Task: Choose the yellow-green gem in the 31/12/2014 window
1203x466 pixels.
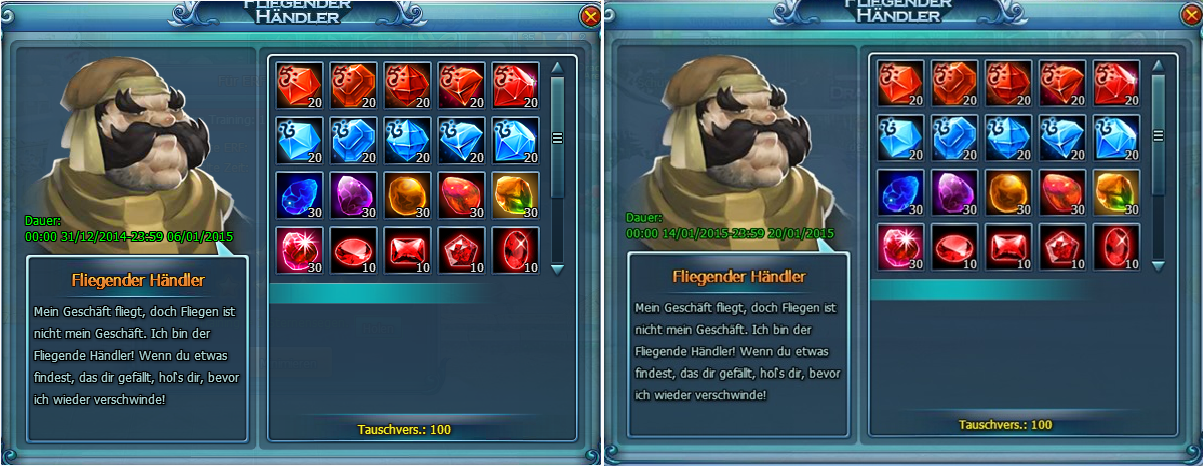Action: pyautogui.click(x=515, y=195)
